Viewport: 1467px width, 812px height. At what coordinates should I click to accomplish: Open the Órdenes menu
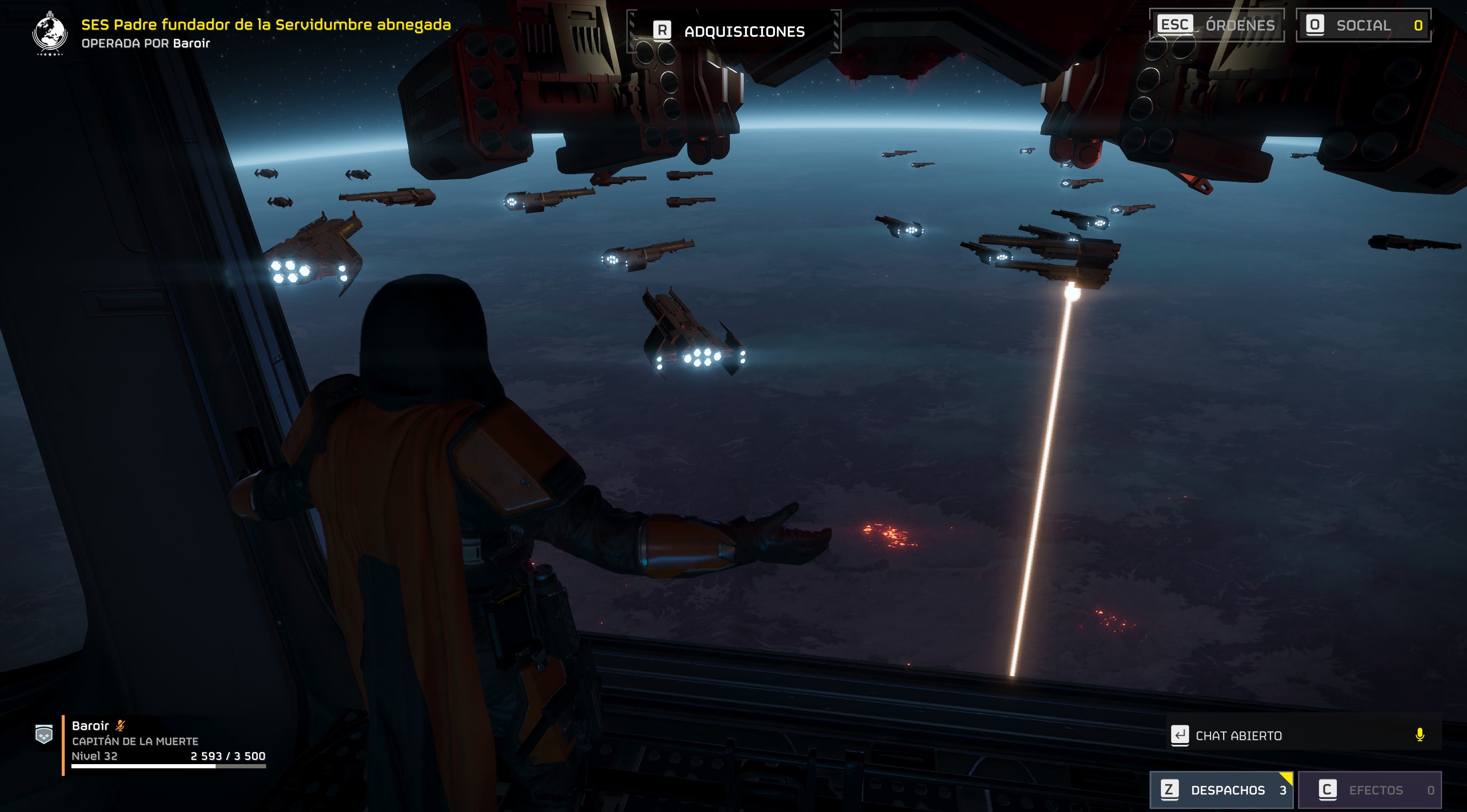pyautogui.click(x=1216, y=25)
